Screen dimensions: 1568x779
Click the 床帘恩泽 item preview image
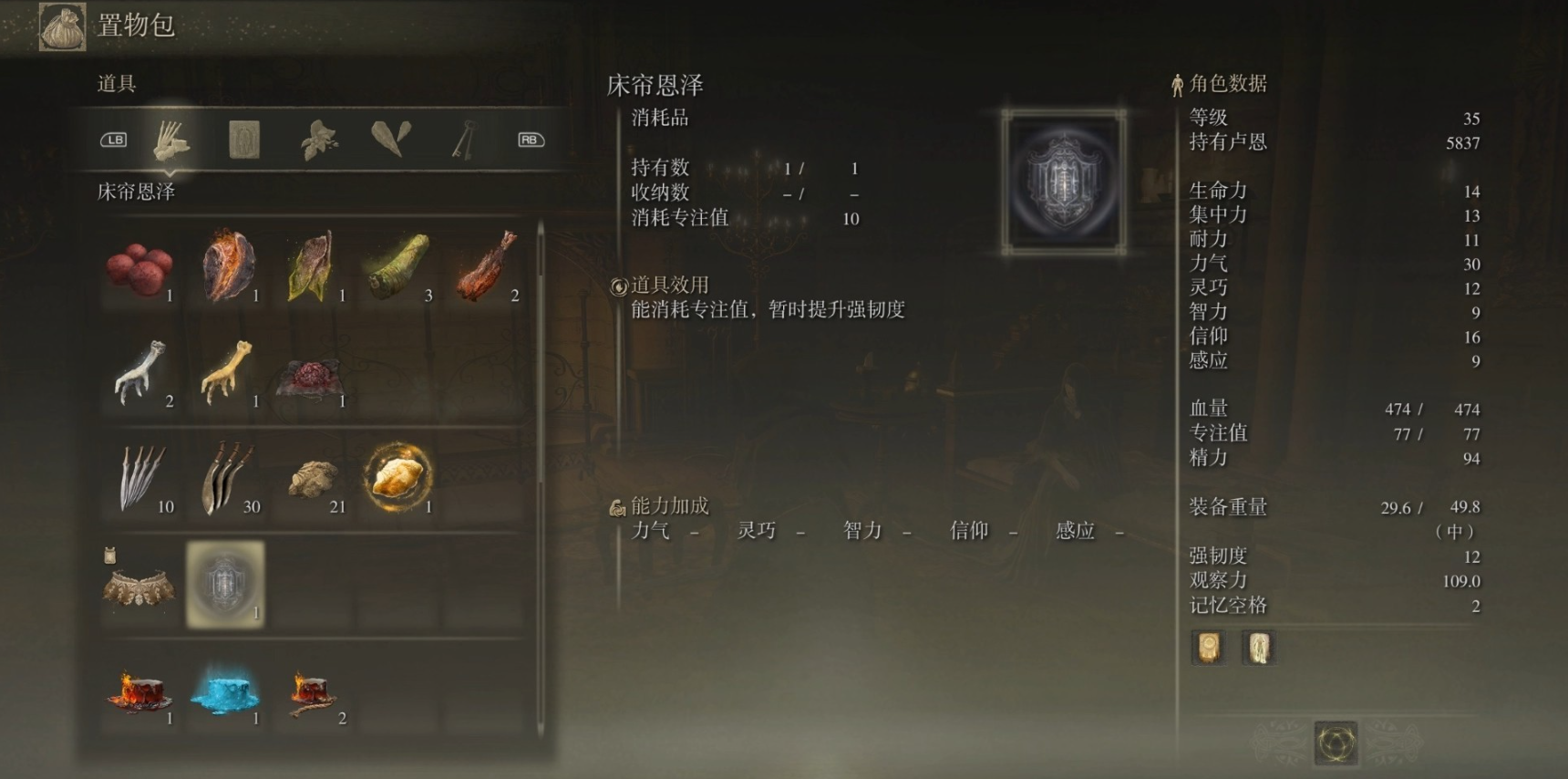pos(1062,182)
